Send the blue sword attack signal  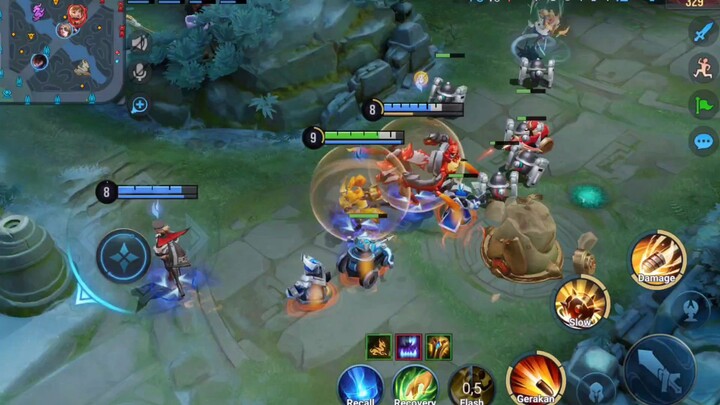point(703,32)
